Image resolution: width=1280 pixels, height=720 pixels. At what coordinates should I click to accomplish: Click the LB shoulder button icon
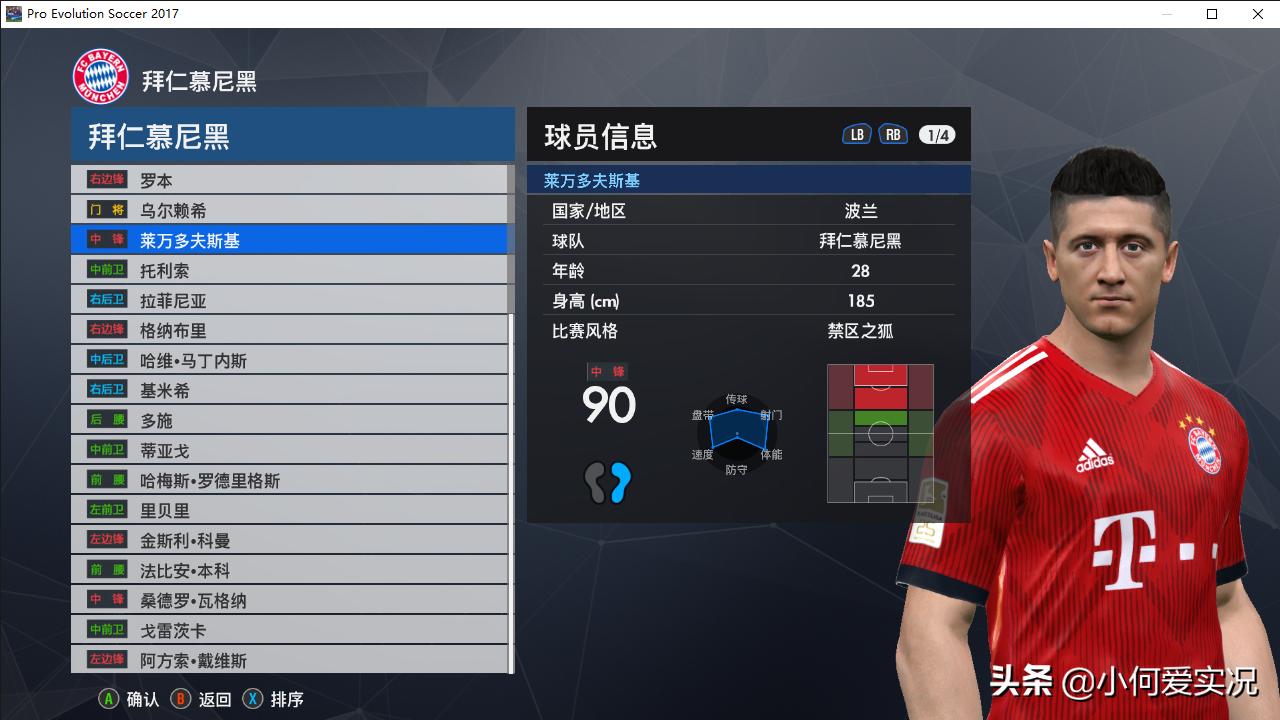click(x=856, y=133)
